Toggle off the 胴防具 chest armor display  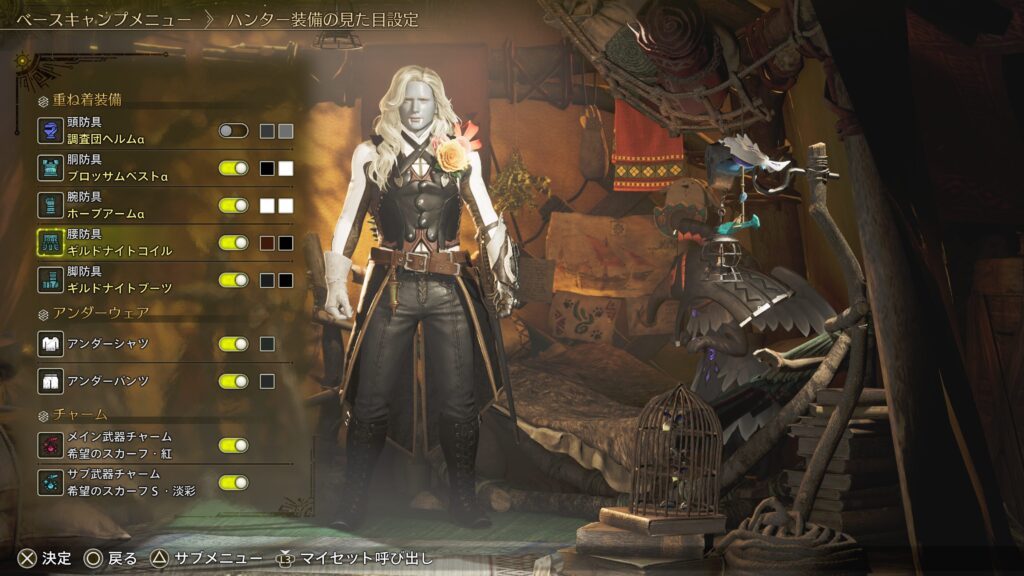pyautogui.click(x=233, y=168)
